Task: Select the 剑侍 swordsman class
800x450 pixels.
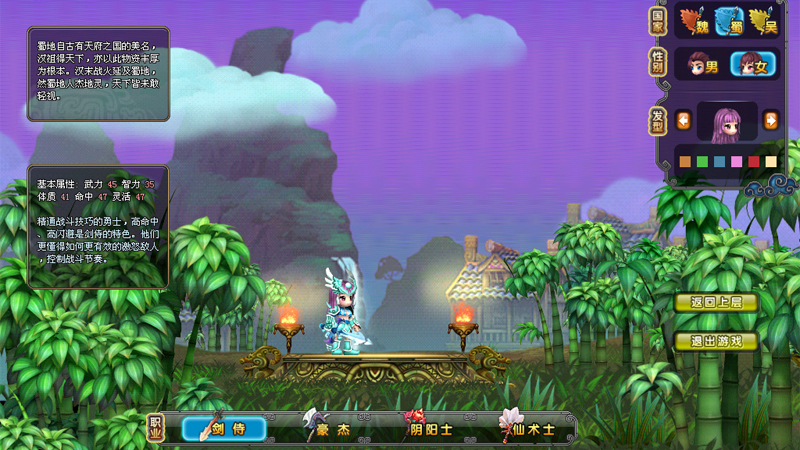Action: [224, 429]
